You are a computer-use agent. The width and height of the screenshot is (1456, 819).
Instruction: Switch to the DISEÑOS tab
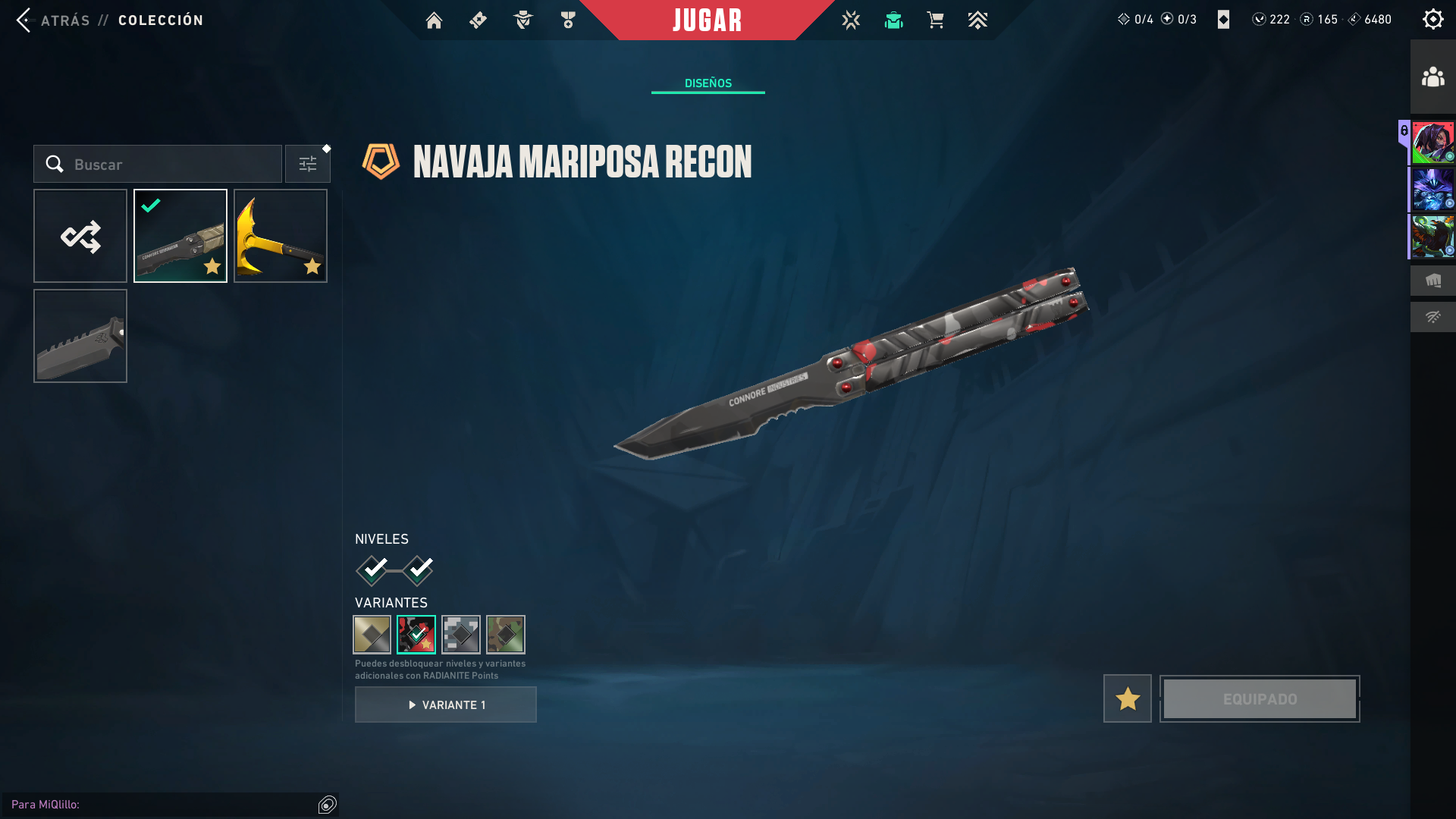tap(707, 83)
